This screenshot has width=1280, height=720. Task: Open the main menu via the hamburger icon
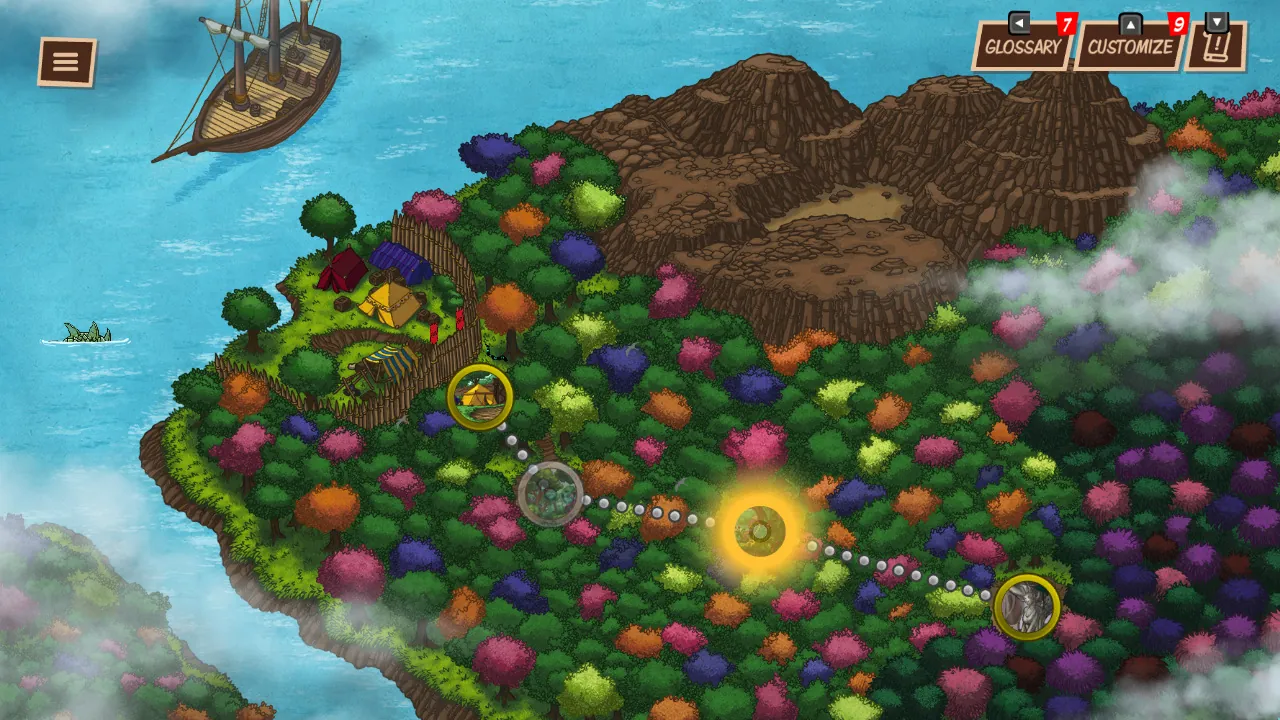(65, 60)
